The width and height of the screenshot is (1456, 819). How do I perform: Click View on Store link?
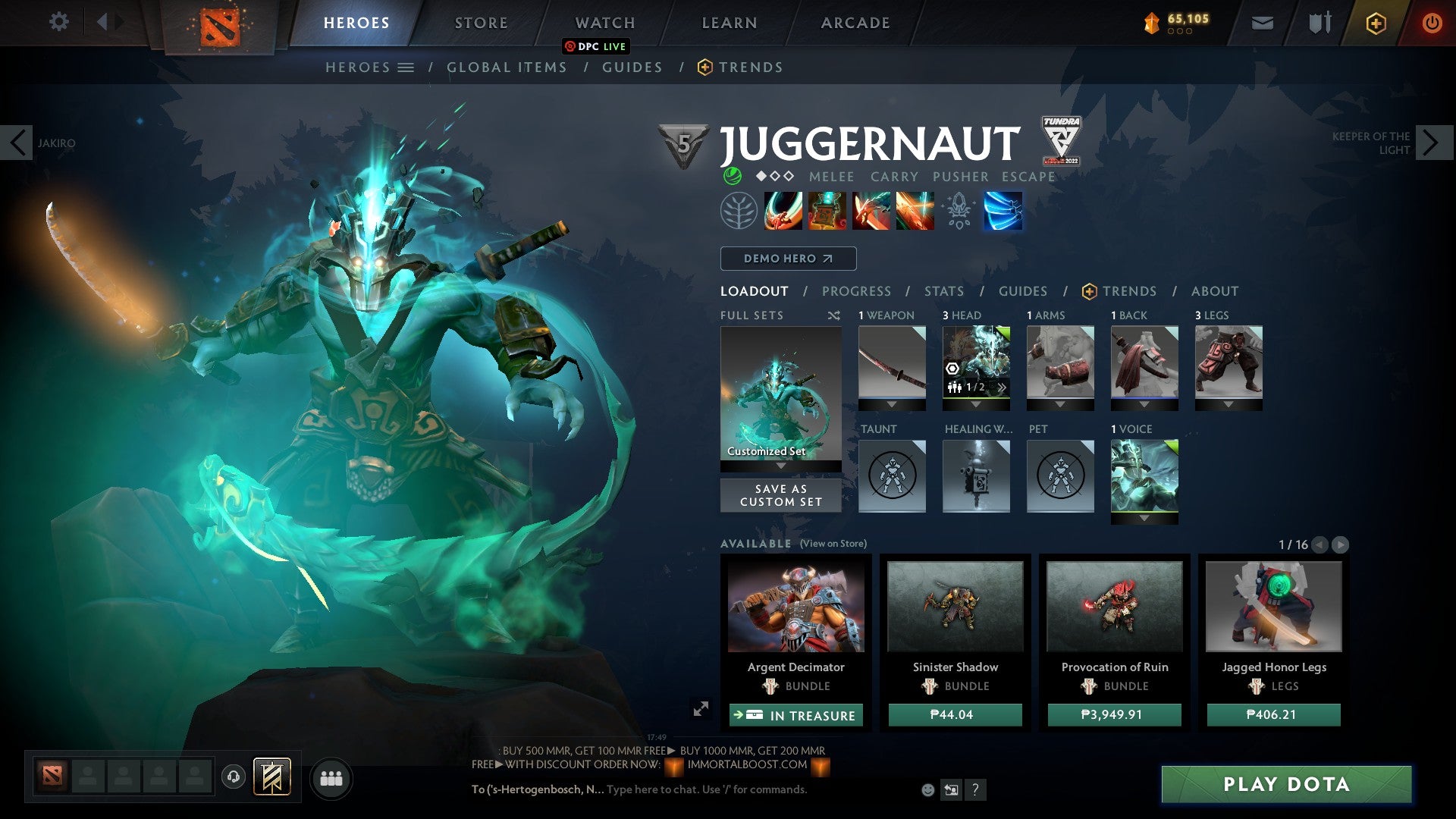tap(836, 544)
